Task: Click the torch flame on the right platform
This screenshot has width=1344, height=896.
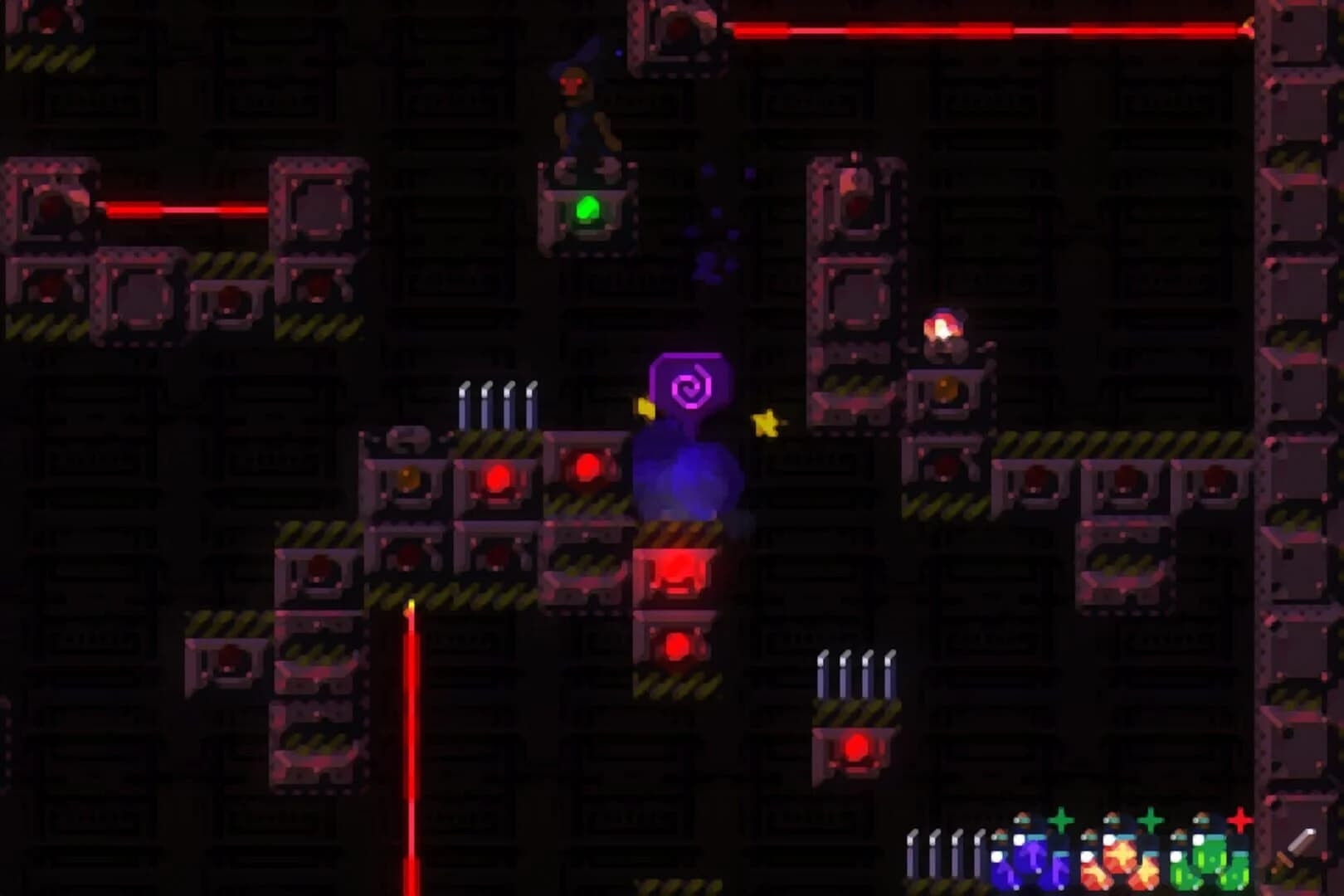Action: point(946,324)
